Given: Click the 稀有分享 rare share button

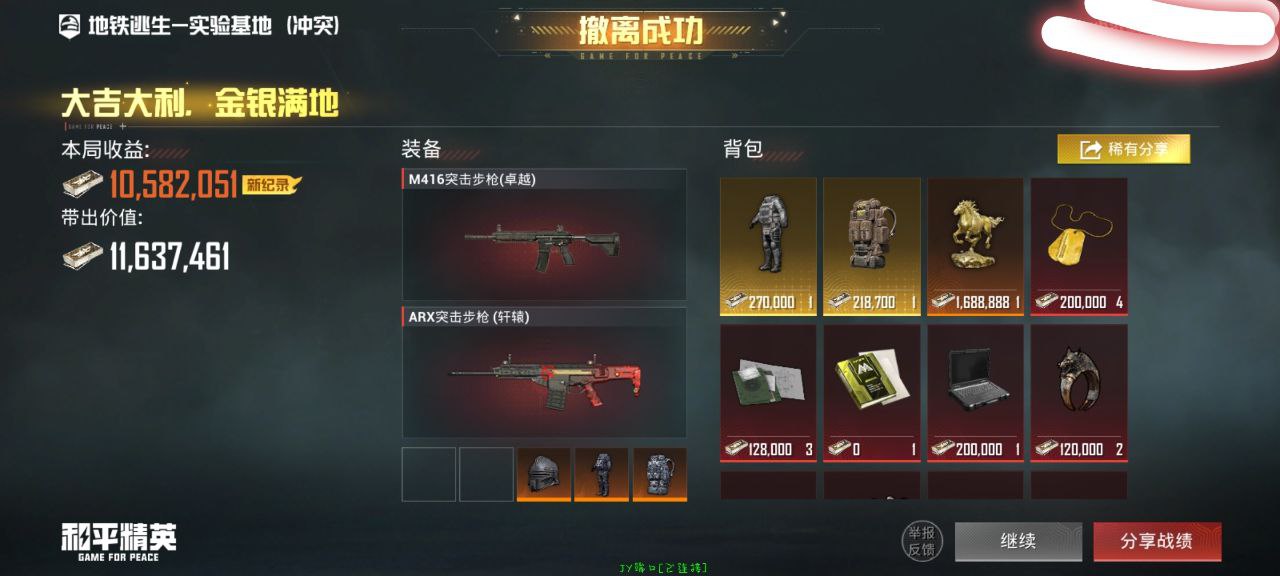Looking at the screenshot, I should [1124, 149].
